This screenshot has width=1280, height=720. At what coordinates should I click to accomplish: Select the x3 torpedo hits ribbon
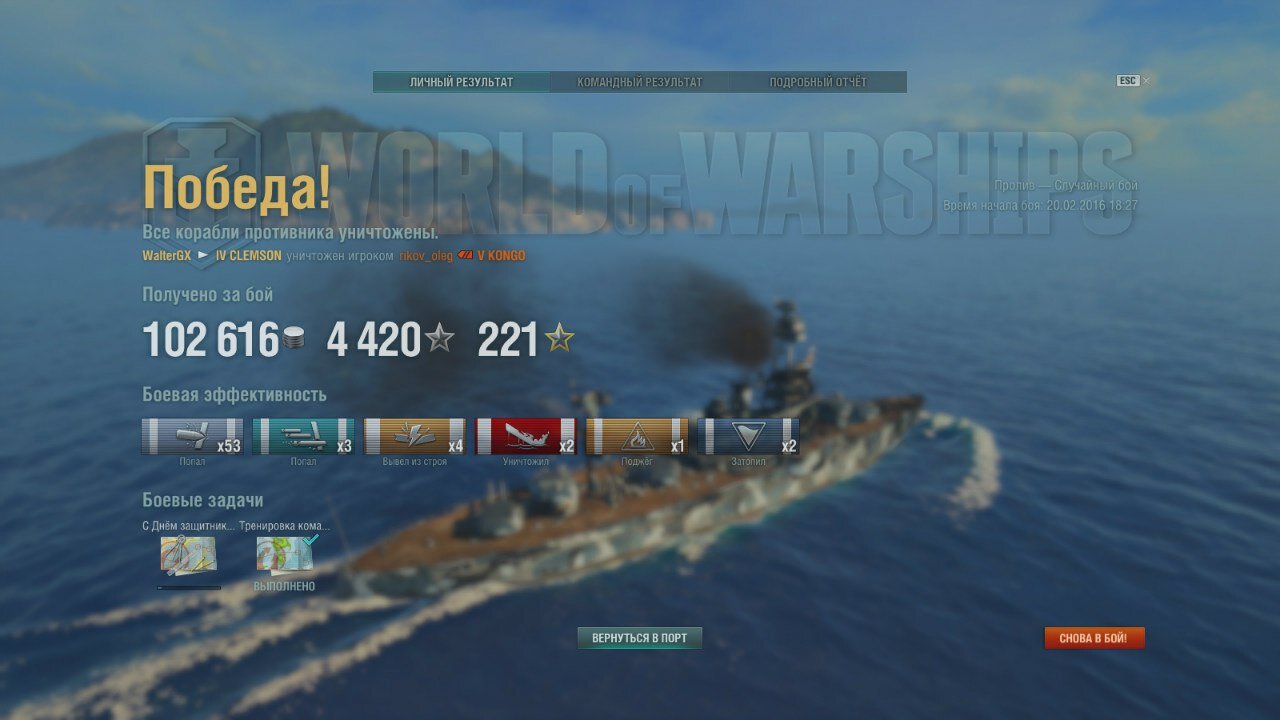coord(303,437)
